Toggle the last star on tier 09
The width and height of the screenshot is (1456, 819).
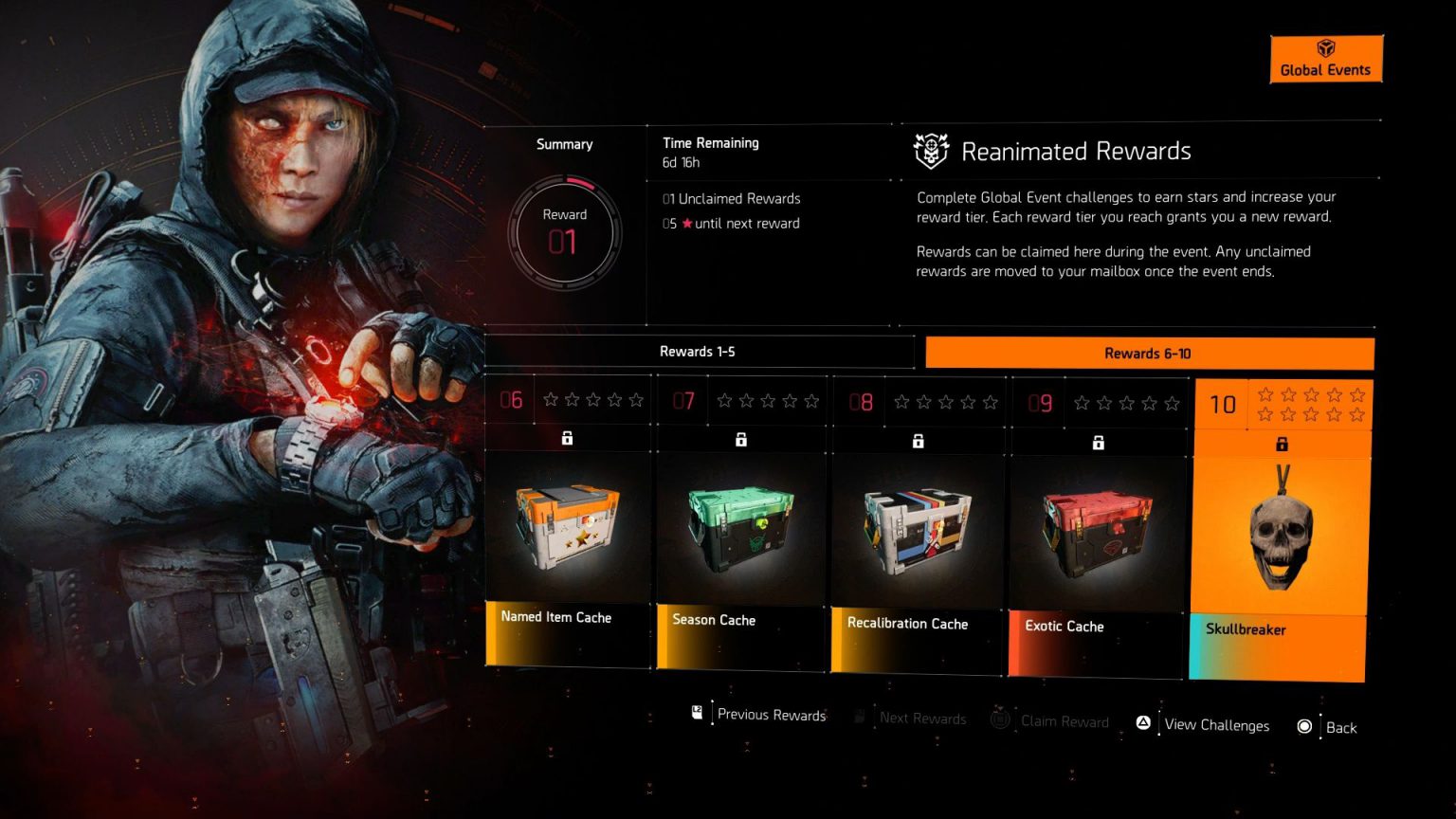click(1172, 403)
